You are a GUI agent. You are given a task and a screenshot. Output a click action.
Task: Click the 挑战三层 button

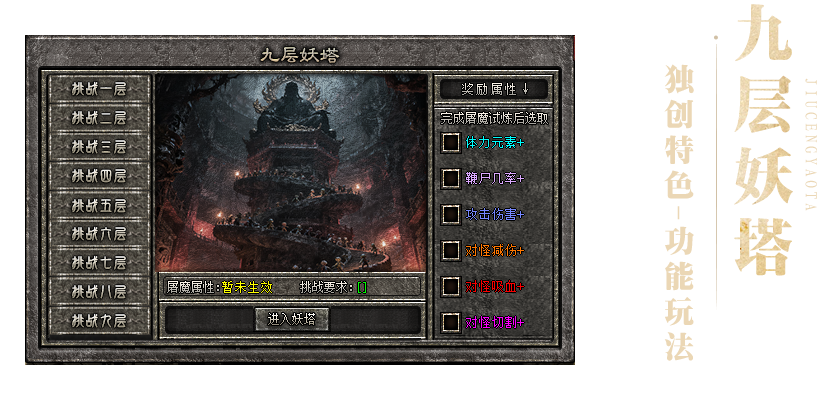click(x=99, y=146)
